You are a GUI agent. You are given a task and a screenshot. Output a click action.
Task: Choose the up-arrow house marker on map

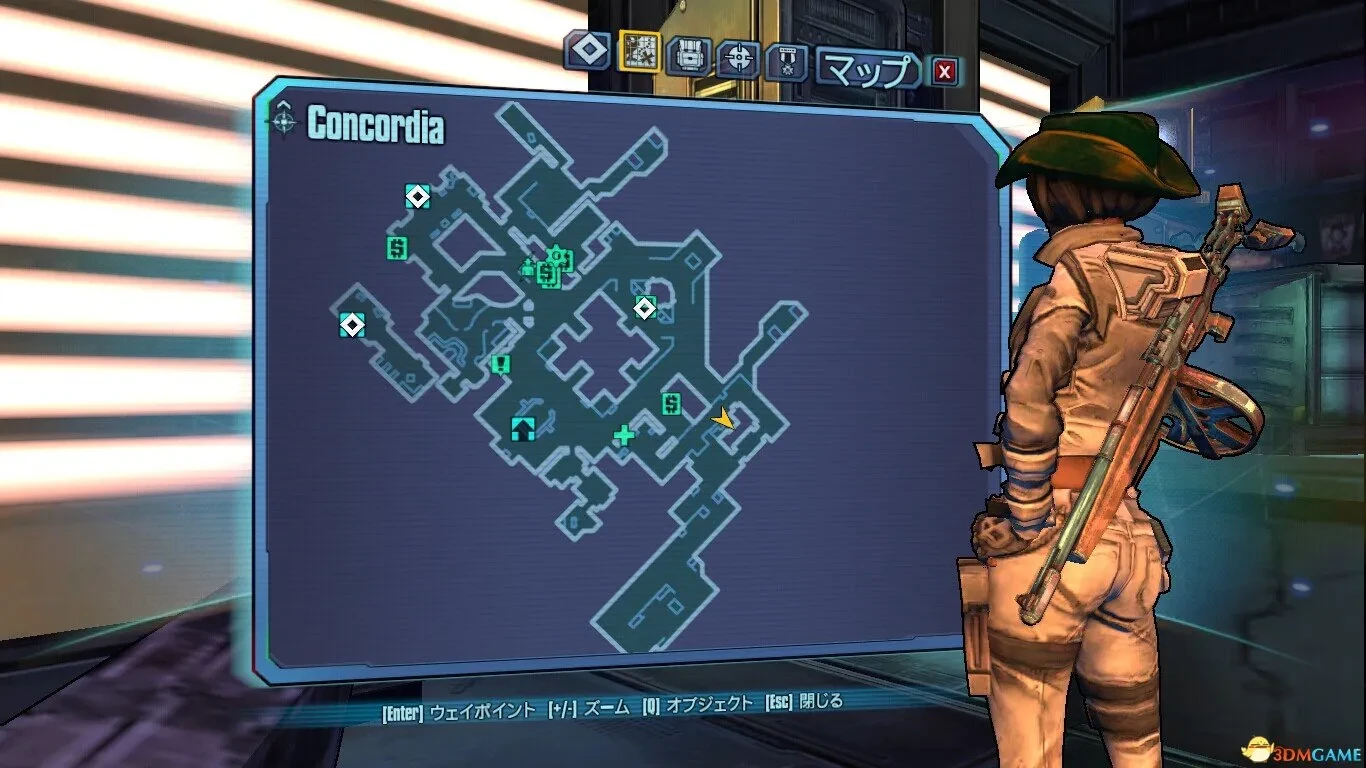522,429
